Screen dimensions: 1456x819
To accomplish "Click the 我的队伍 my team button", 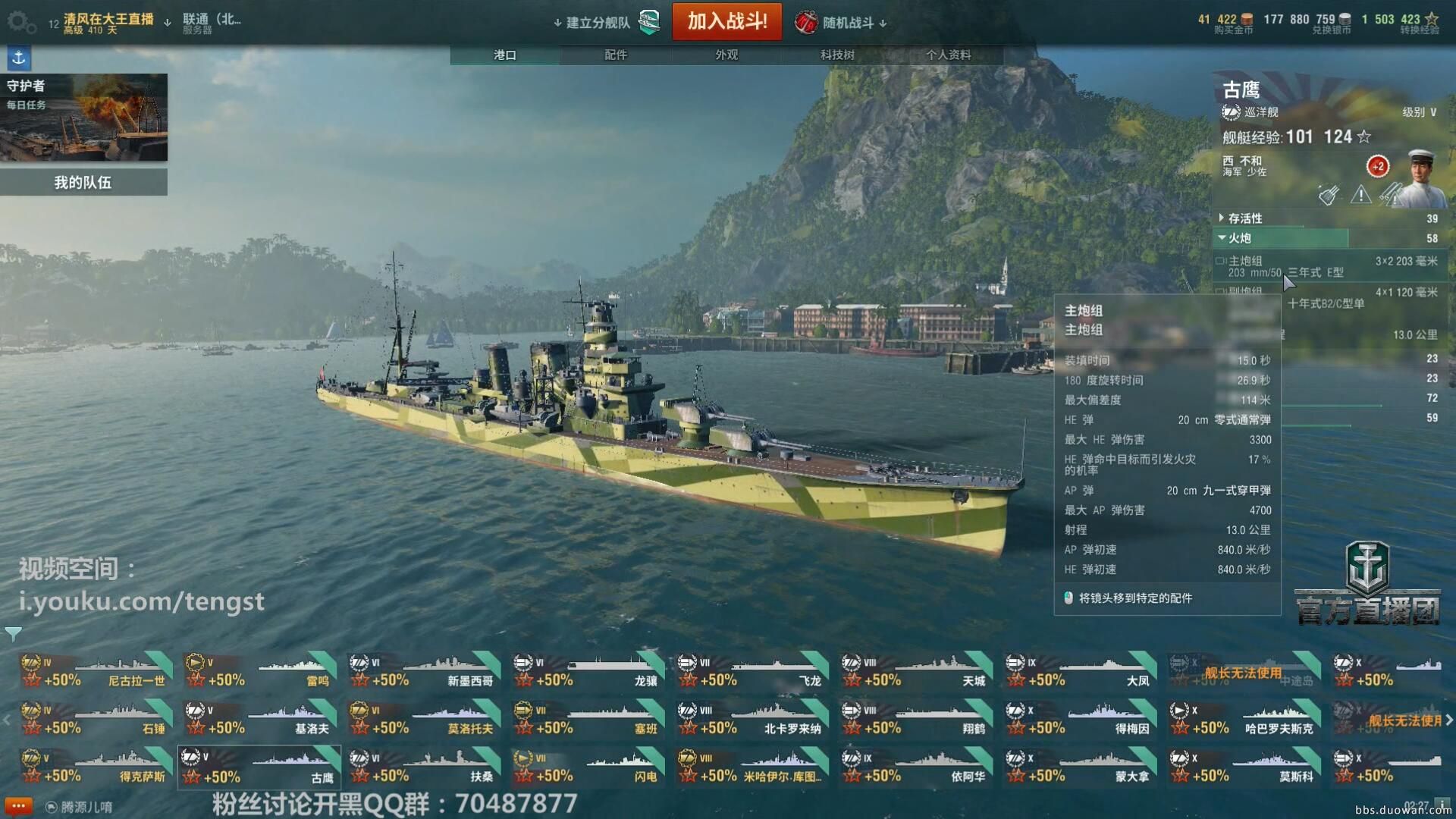I will [x=83, y=182].
